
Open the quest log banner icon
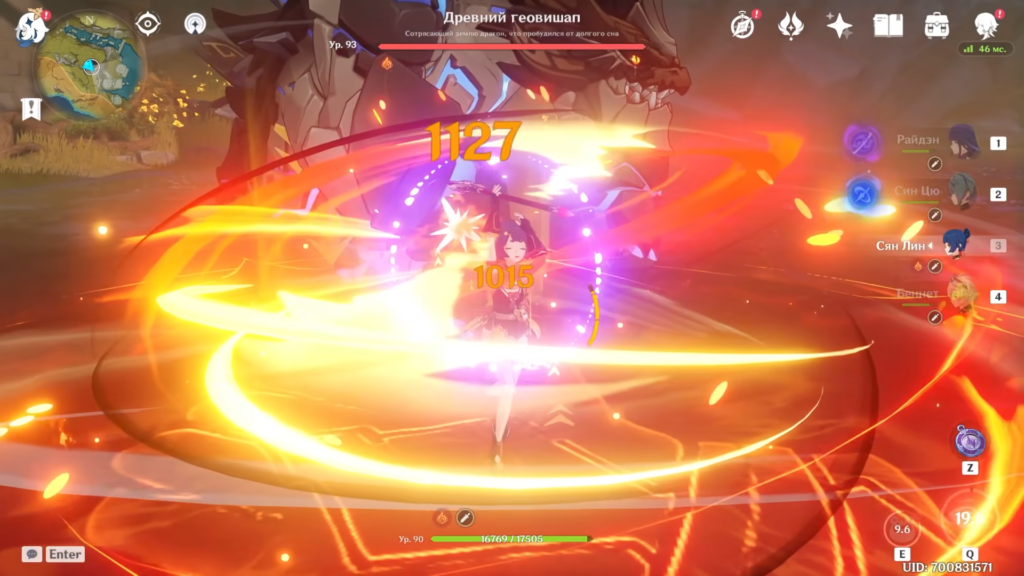click(31, 108)
